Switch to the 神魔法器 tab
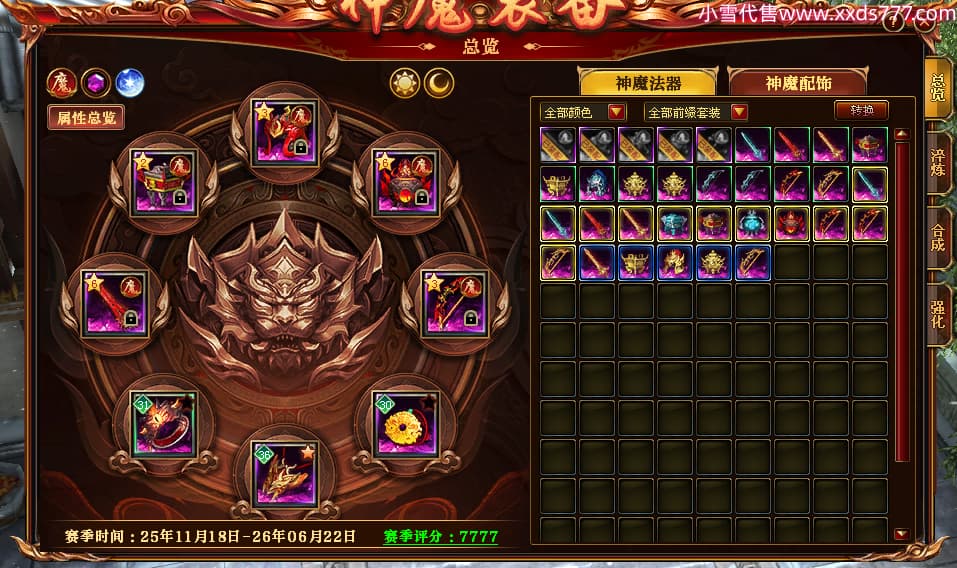Viewport: 957px width, 568px height. tap(648, 83)
